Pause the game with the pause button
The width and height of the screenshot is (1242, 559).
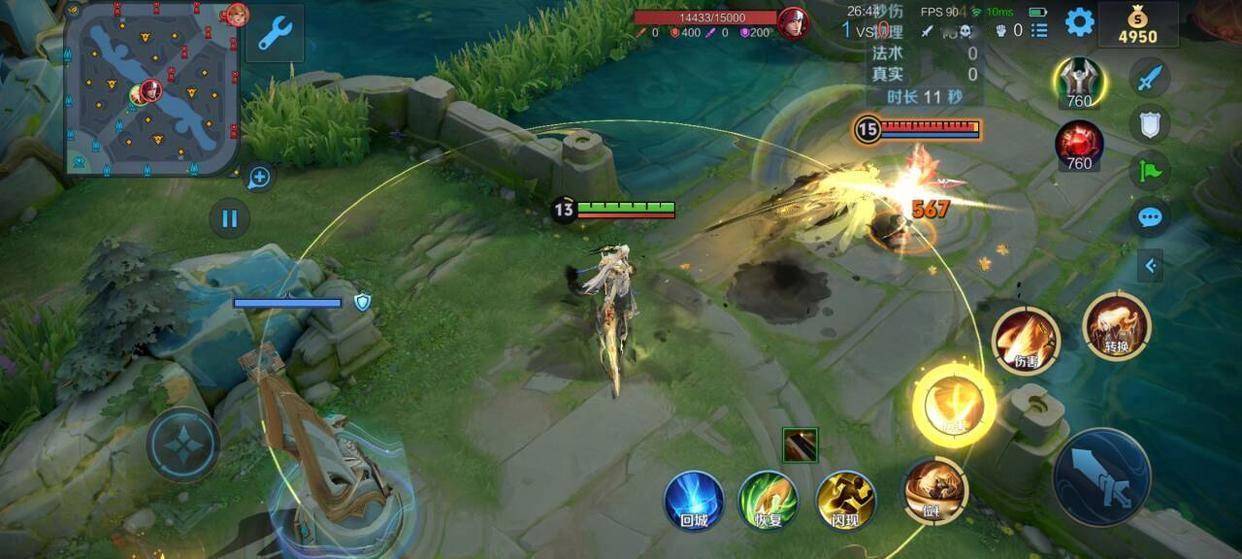229,218
